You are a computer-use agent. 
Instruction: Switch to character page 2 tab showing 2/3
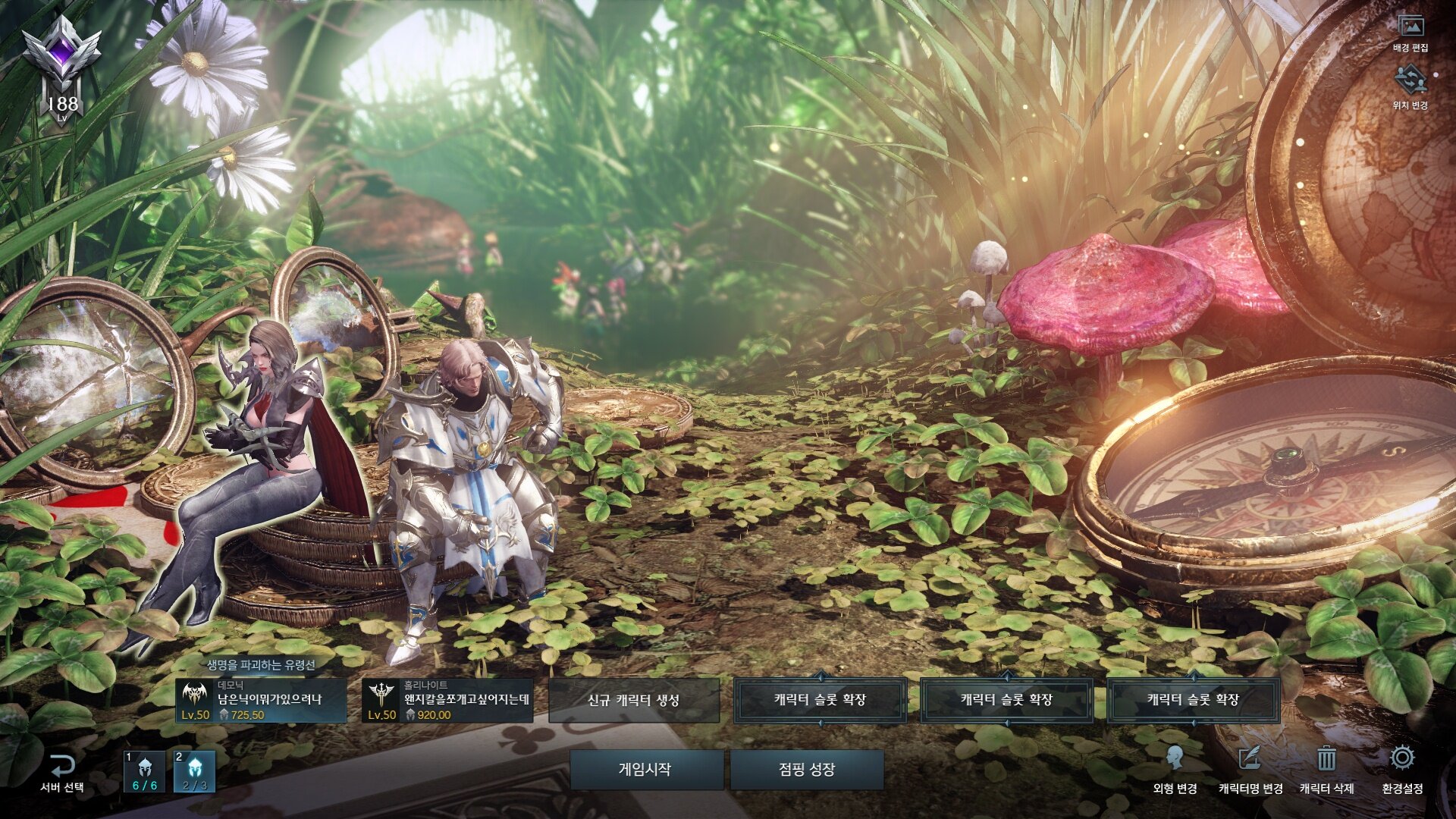(x=195, y=772)
